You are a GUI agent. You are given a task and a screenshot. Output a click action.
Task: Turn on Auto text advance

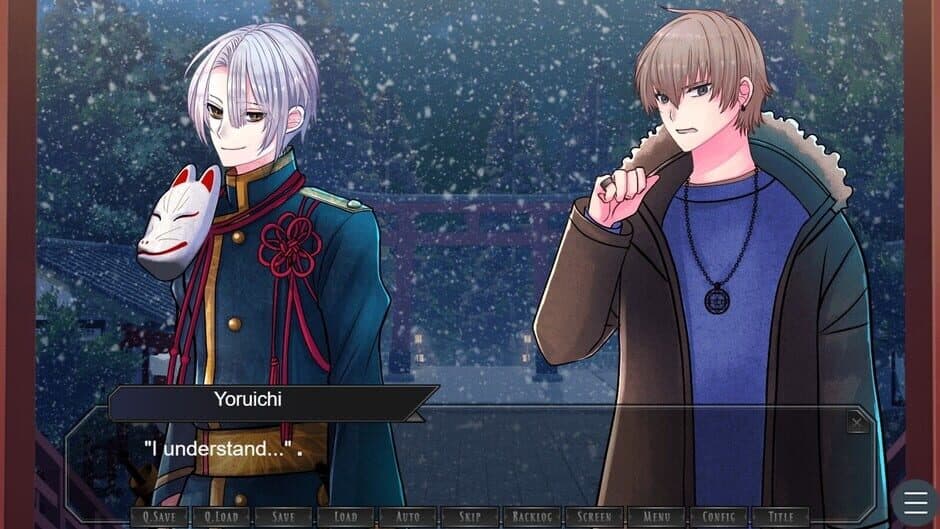tap(407, 517)
